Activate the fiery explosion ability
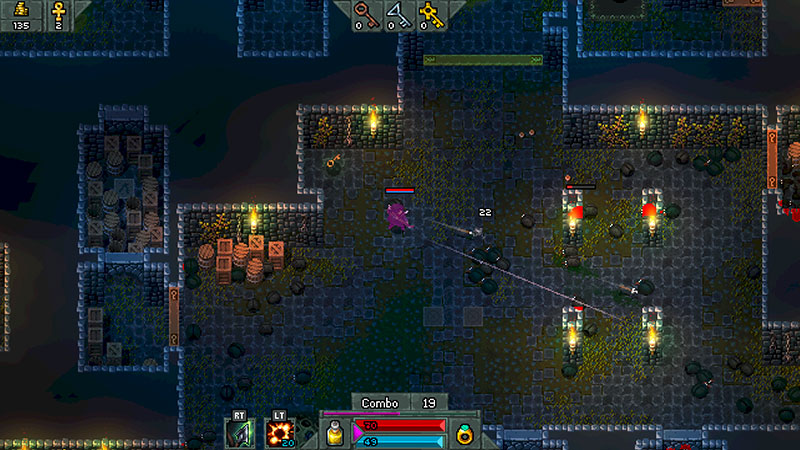 pos(278,433)
